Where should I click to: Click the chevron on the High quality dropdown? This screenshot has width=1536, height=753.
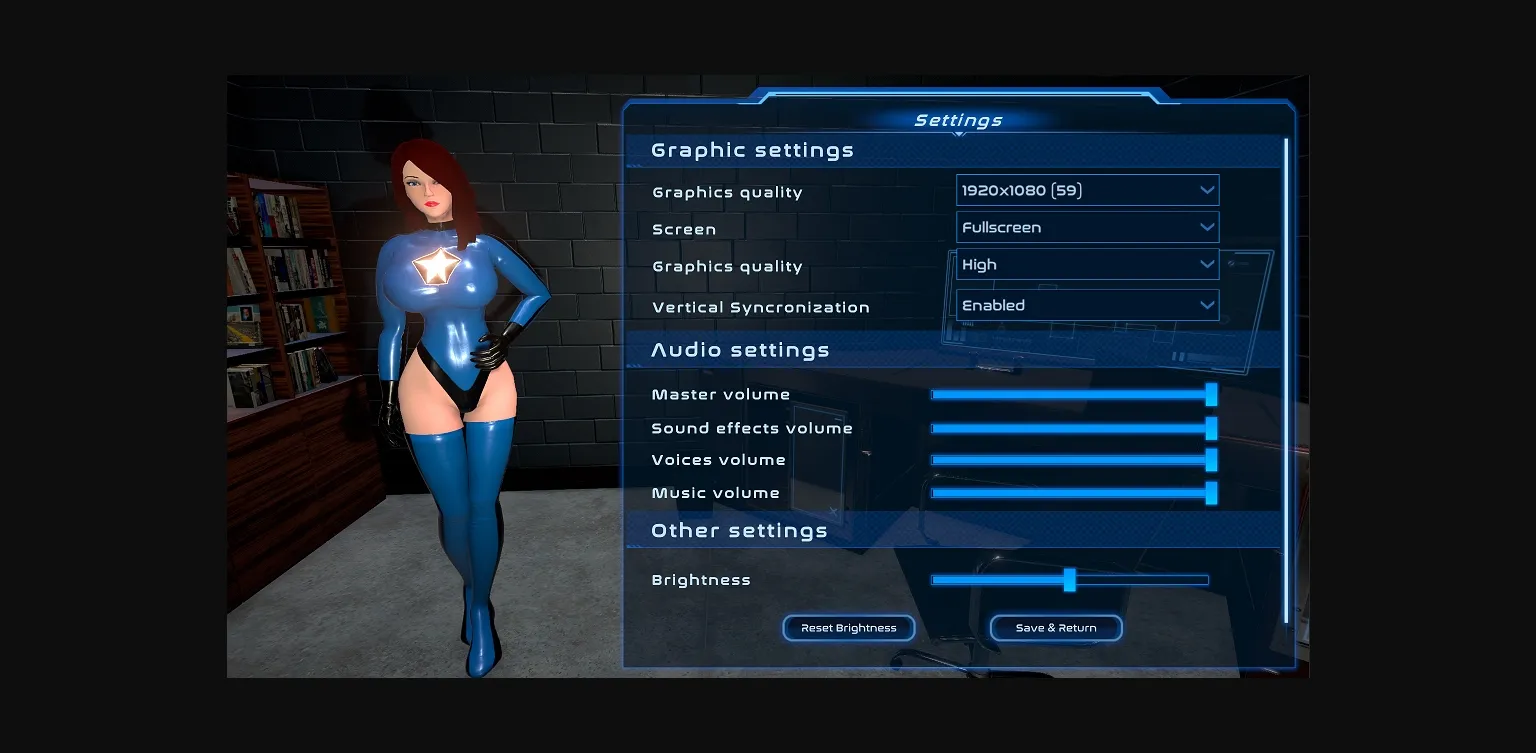(1208, 264)
